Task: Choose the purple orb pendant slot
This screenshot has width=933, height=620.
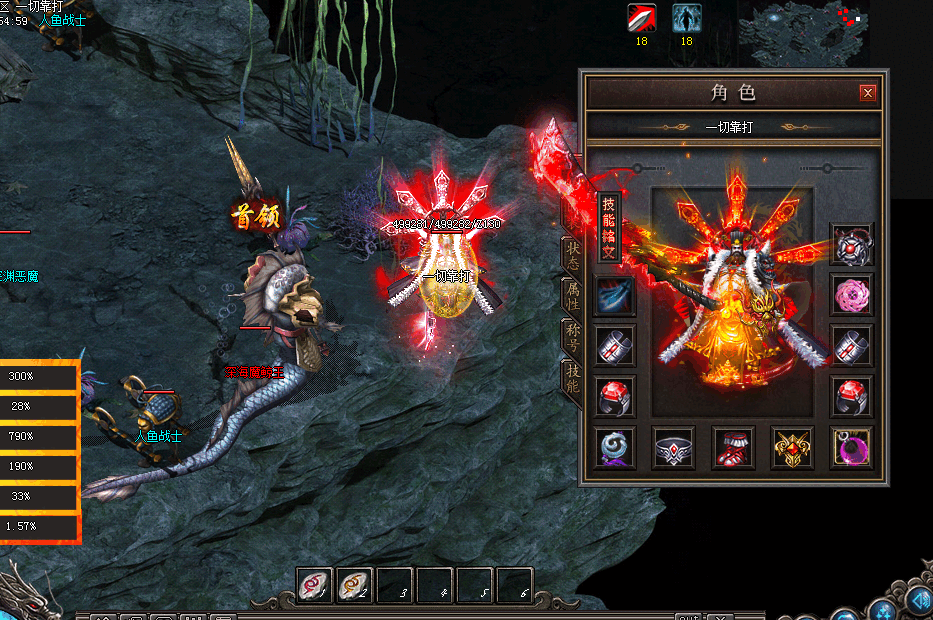Action: 852,447
